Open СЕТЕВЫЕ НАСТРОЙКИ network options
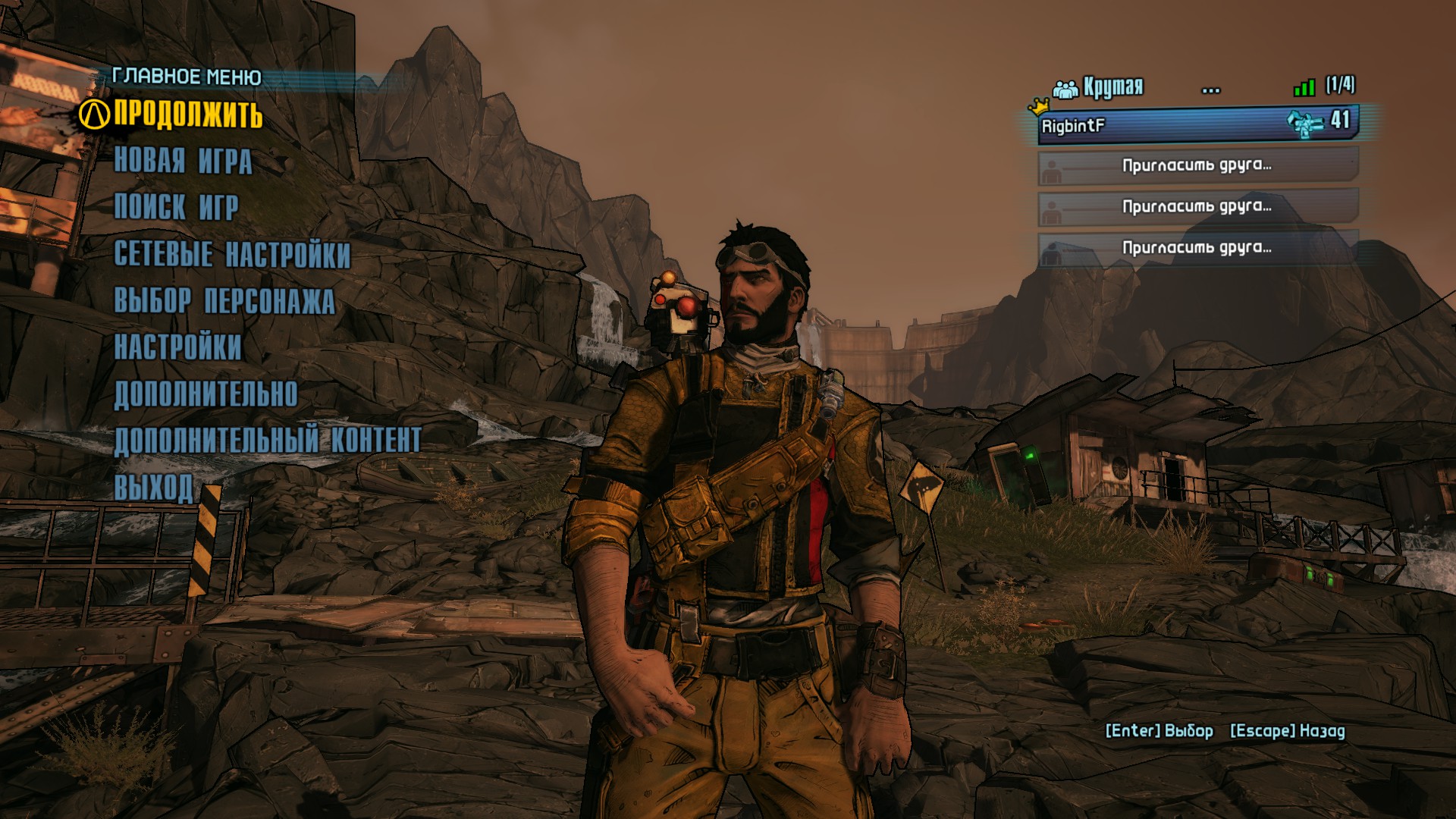This screenshot has height=819, width=1456. pyautogui.click(x=232, y=254)
